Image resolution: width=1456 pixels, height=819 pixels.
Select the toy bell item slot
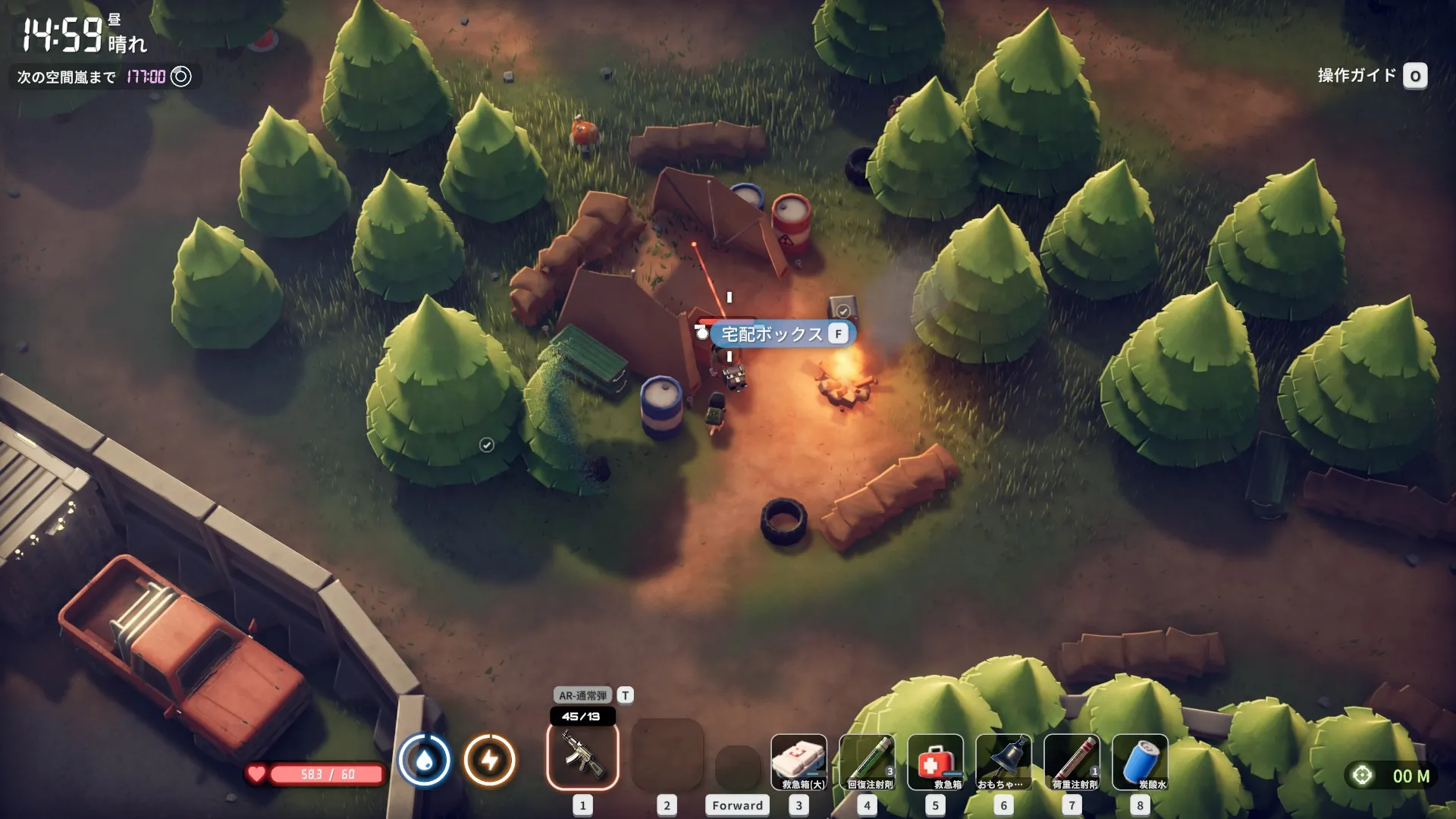[1003, 761]
